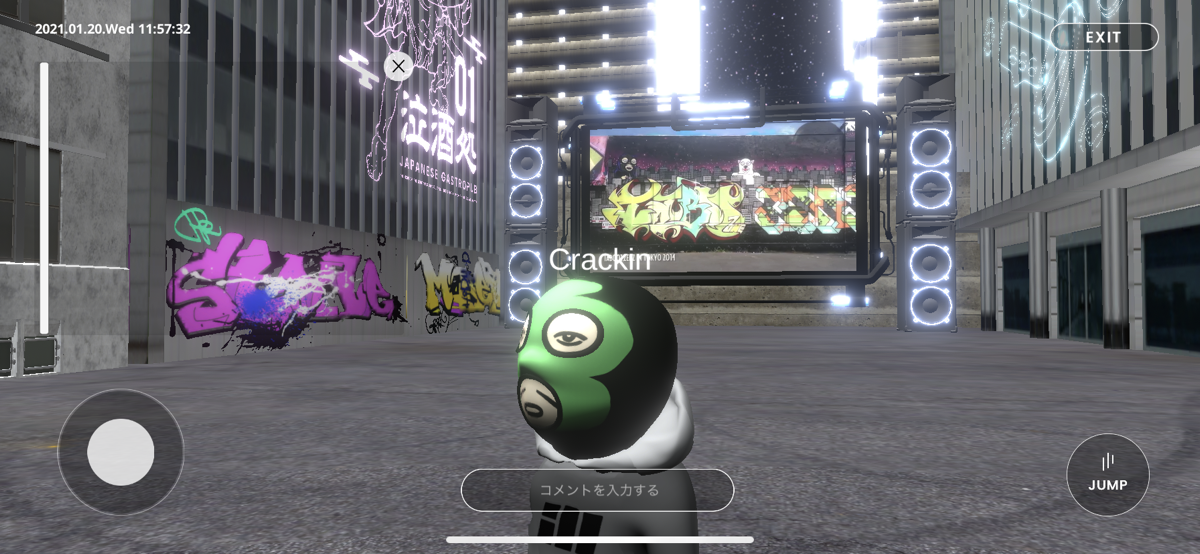Click the vertical white slider bar
This screenshot has height=554, width=1200.
tap(44, 198)
